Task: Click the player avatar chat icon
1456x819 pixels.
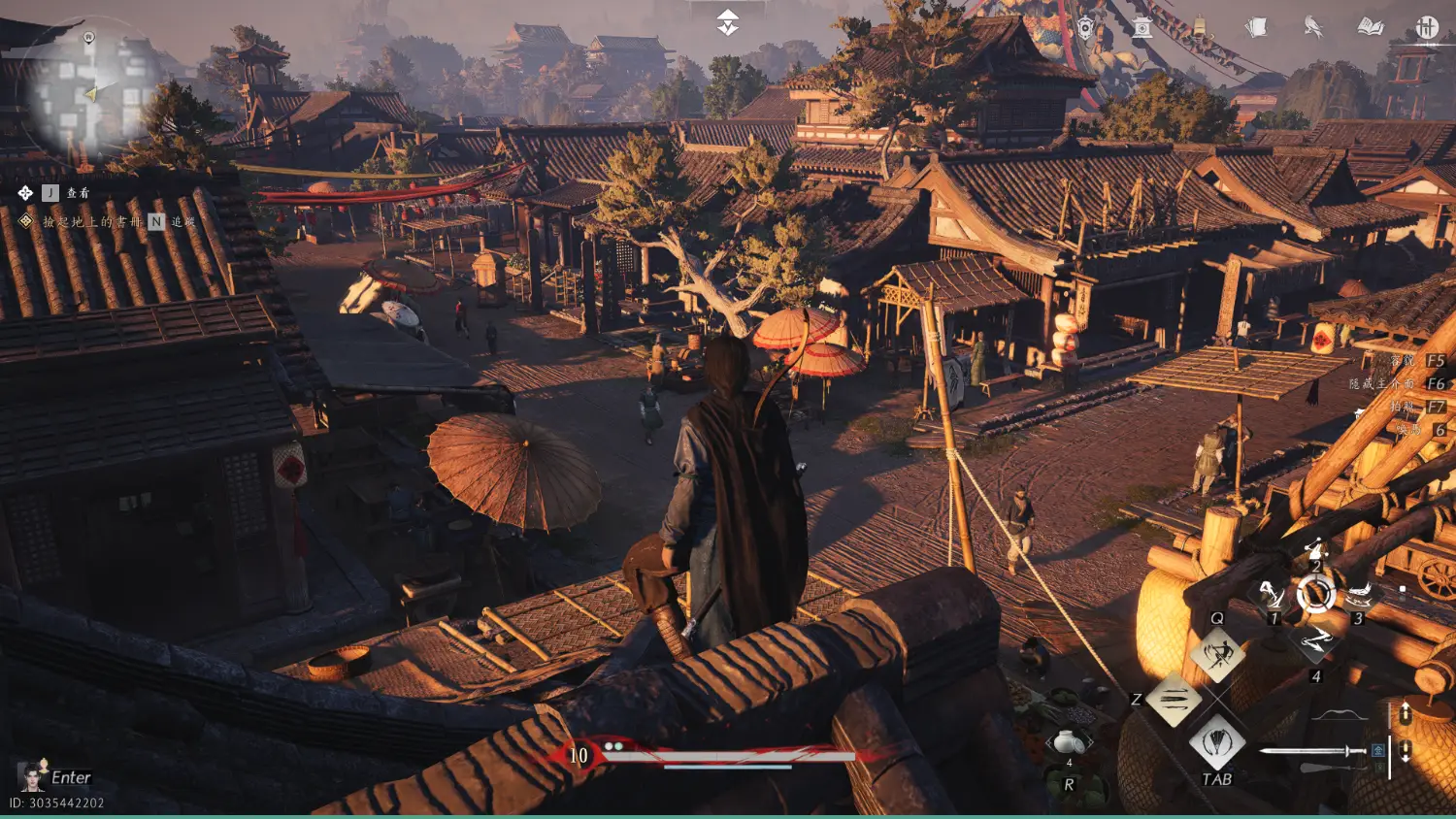Action: point(32,776)
